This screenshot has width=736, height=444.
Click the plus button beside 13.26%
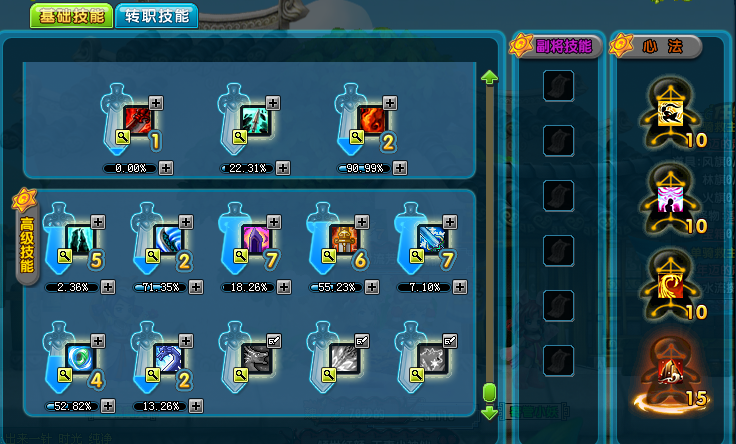(x=196, y=406)
